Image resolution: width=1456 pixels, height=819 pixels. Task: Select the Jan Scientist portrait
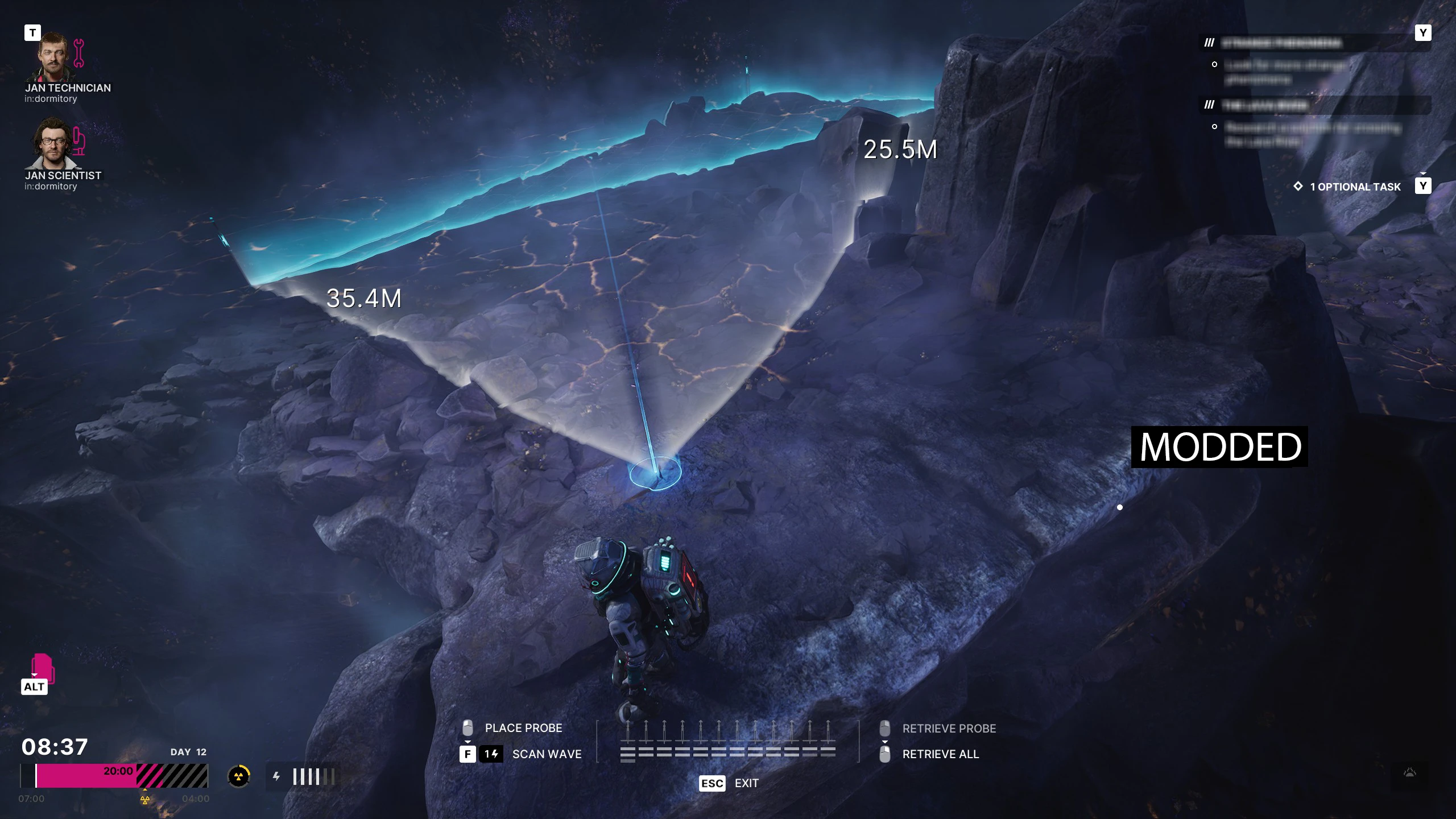(x=53, y=143)
